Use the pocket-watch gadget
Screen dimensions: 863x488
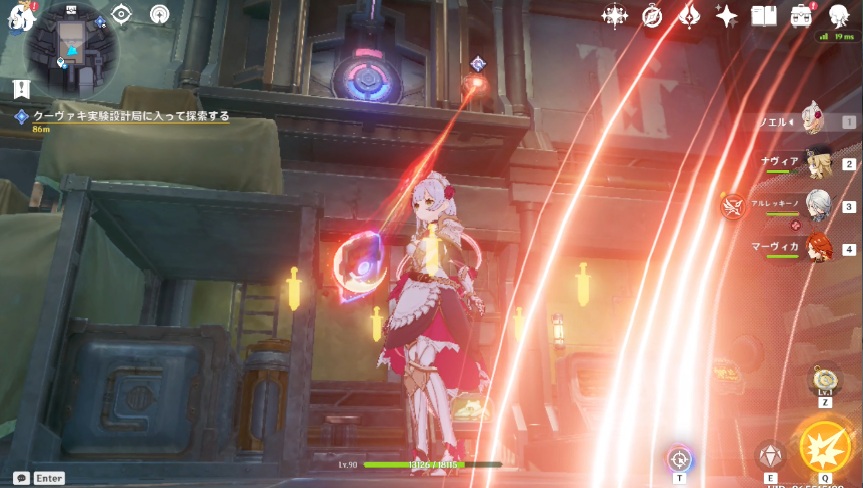click(x=825, y=380)
